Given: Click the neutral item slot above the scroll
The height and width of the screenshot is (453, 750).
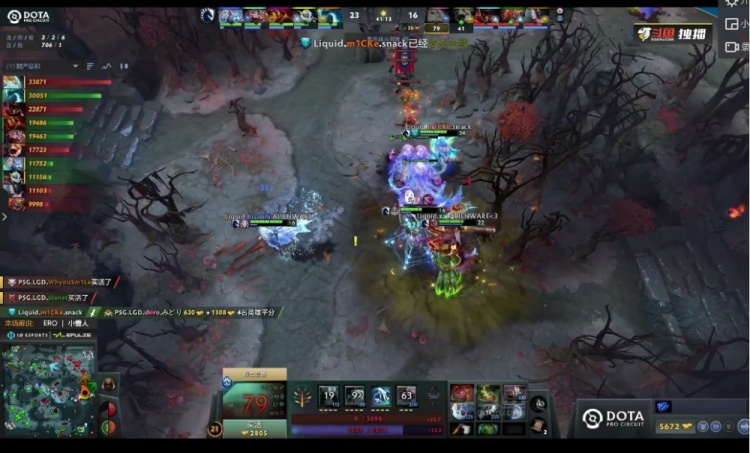Looking at the screenshot, I should pyautogui.click(x=539, y=404).
